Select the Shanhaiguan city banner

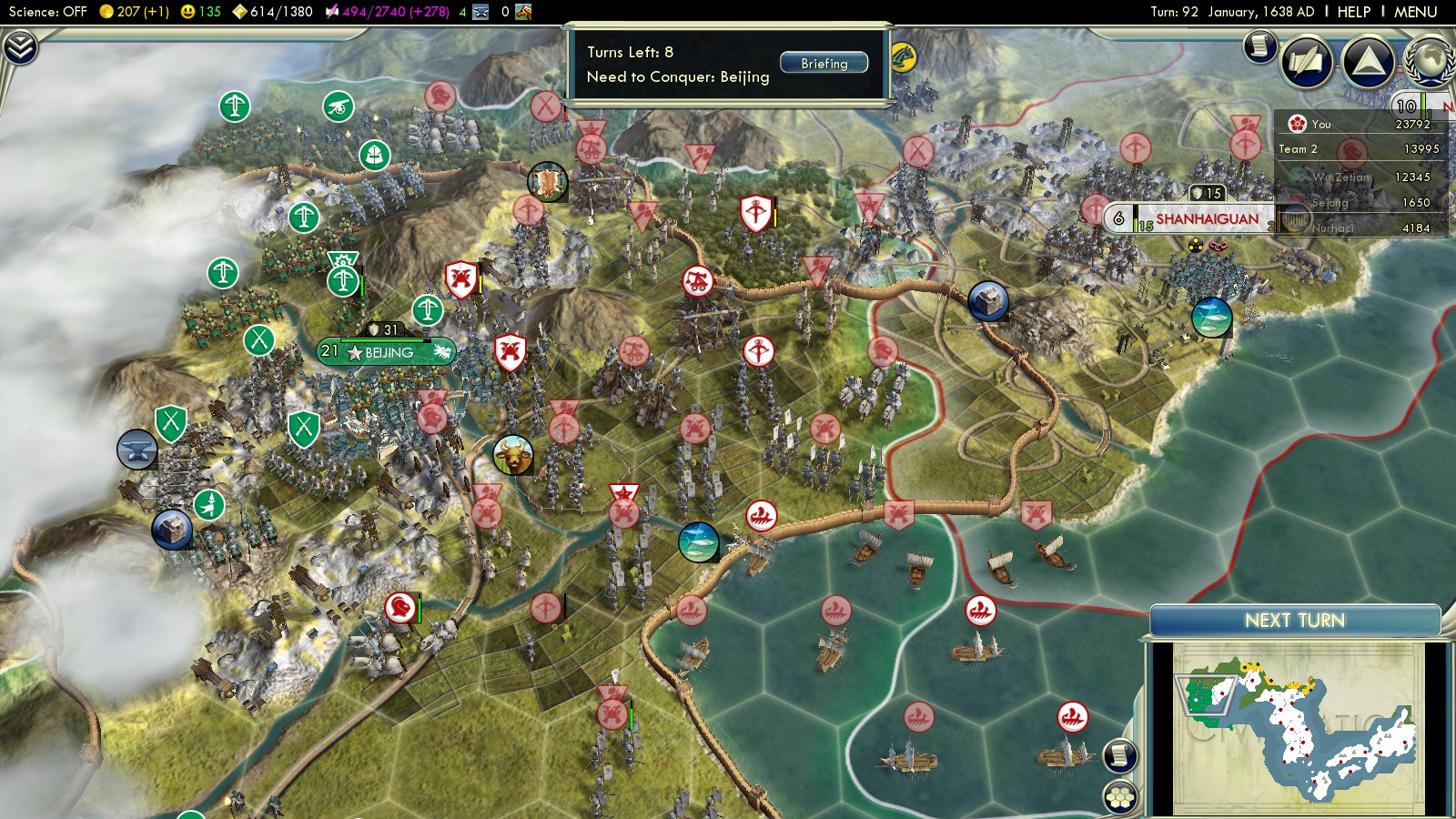1207,219
